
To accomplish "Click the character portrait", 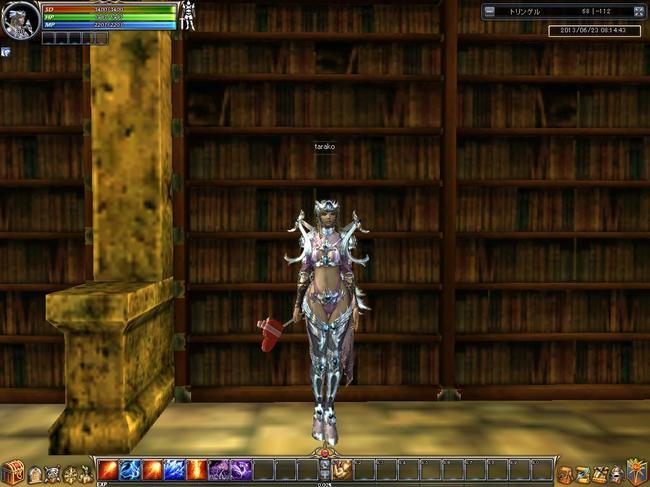I will click(18, 19).
